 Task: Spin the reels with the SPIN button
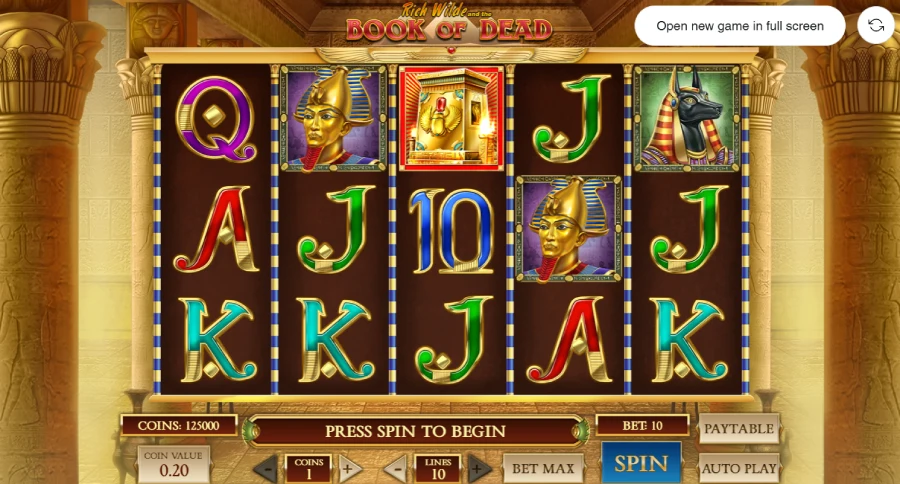[x=641, y=464]
